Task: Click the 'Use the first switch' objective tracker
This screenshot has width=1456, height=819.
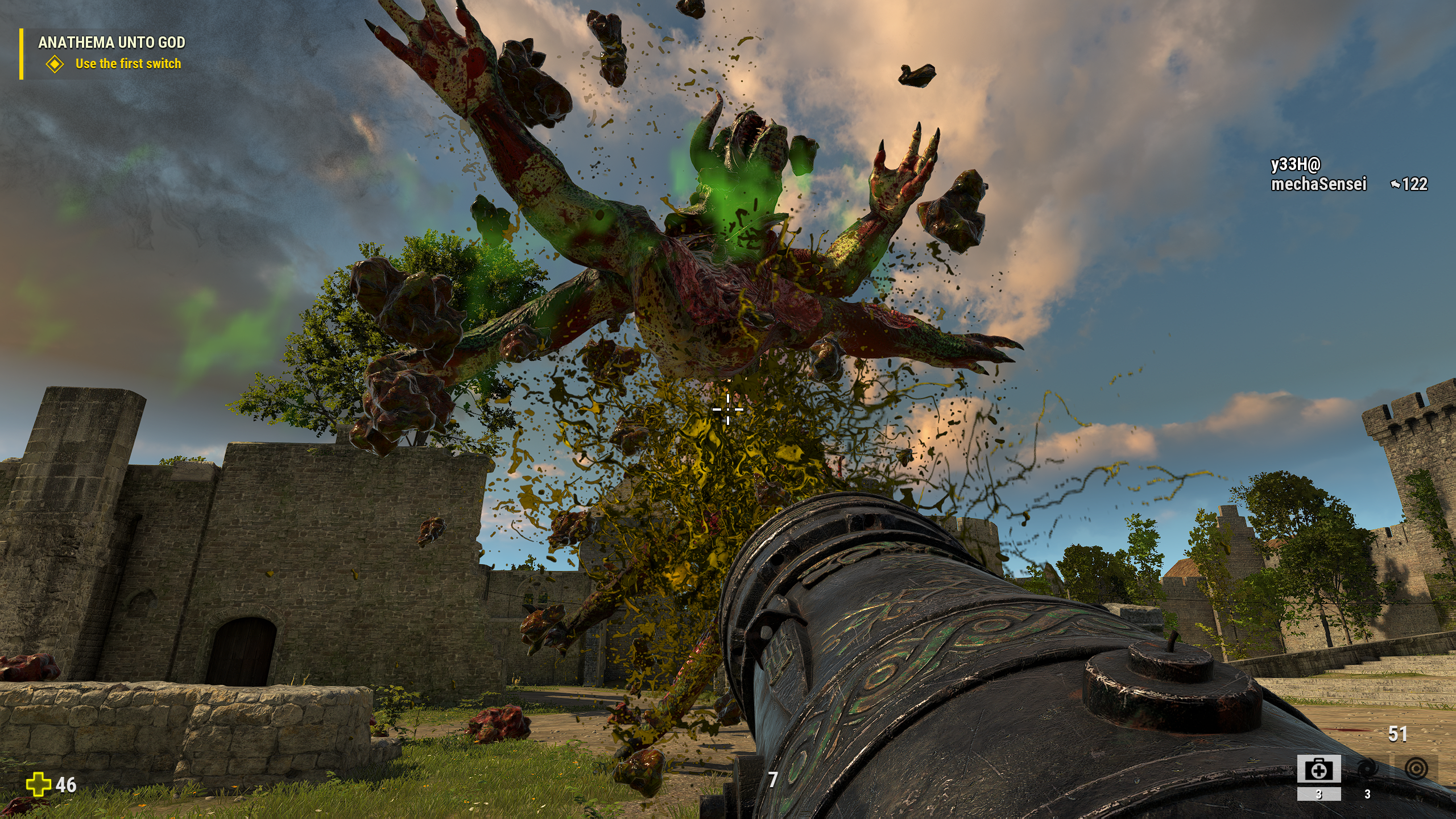Action: pyautogui.click(x=128, y=64)
